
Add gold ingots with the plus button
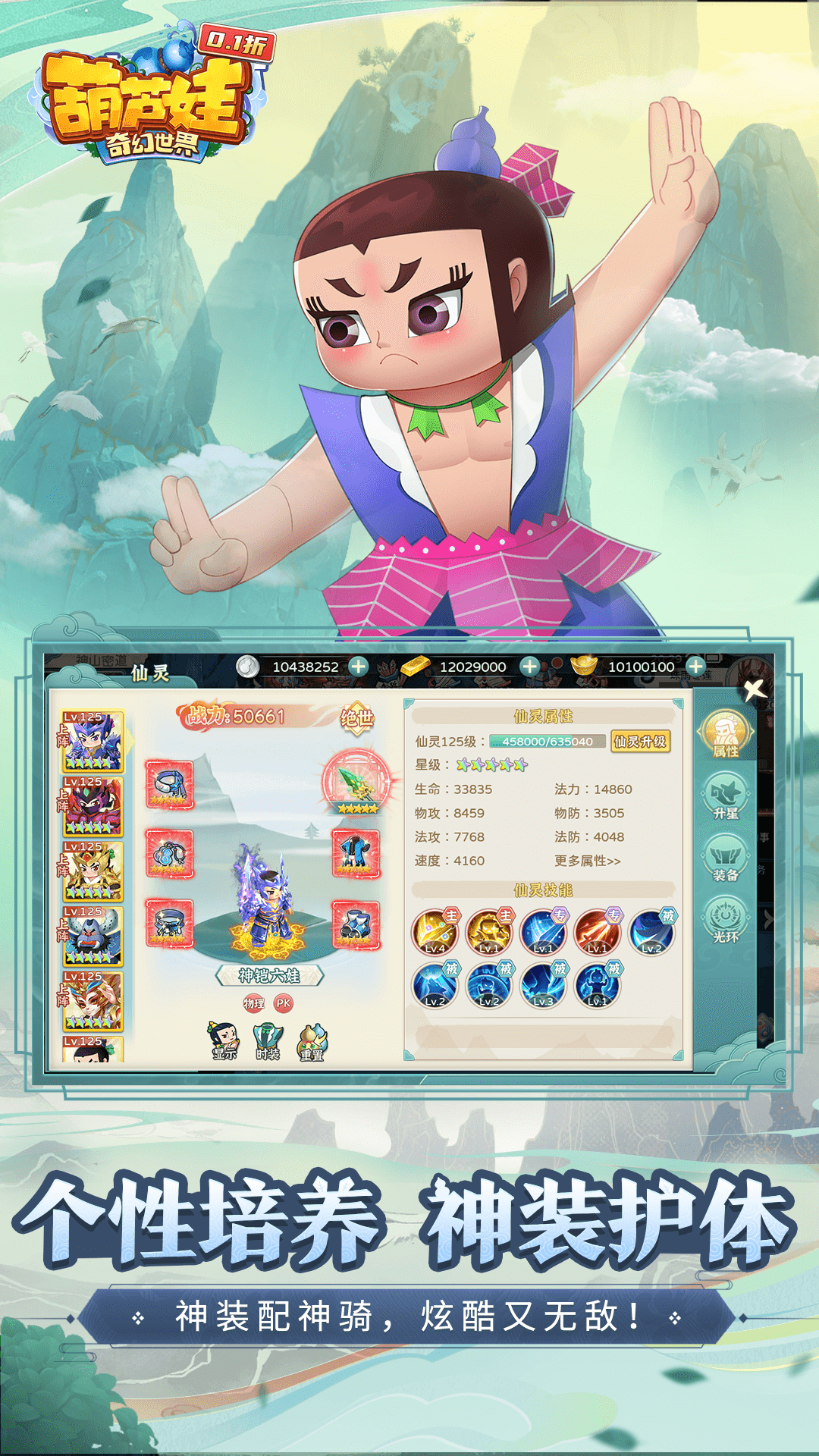(x=695, y=667)
